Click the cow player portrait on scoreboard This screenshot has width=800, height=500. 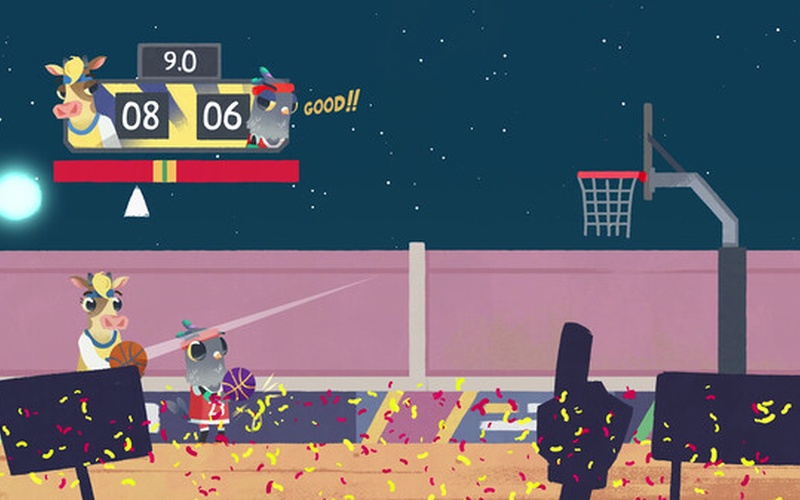pyautogui.click(x=80, y=100)
